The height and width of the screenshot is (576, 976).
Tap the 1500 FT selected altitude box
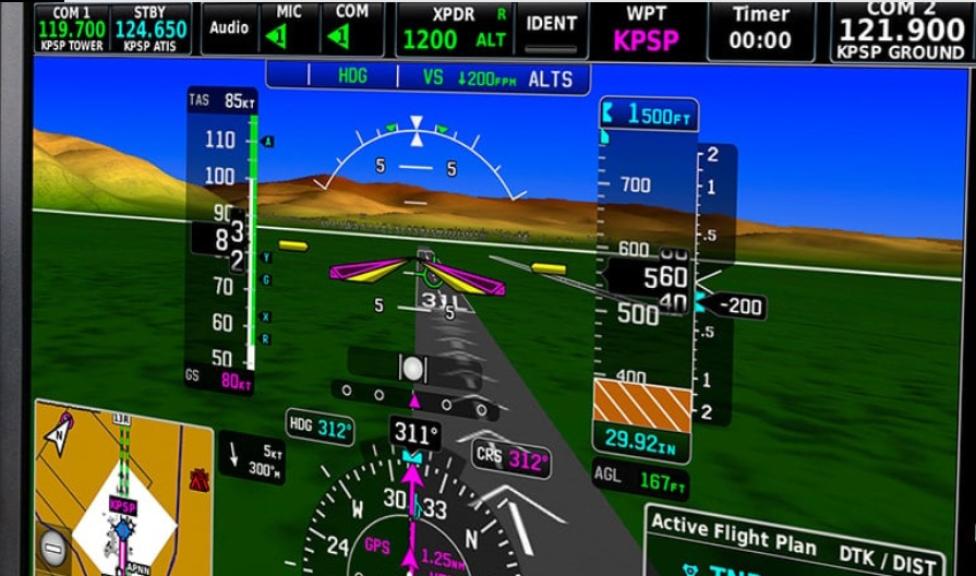pos(647,115)
